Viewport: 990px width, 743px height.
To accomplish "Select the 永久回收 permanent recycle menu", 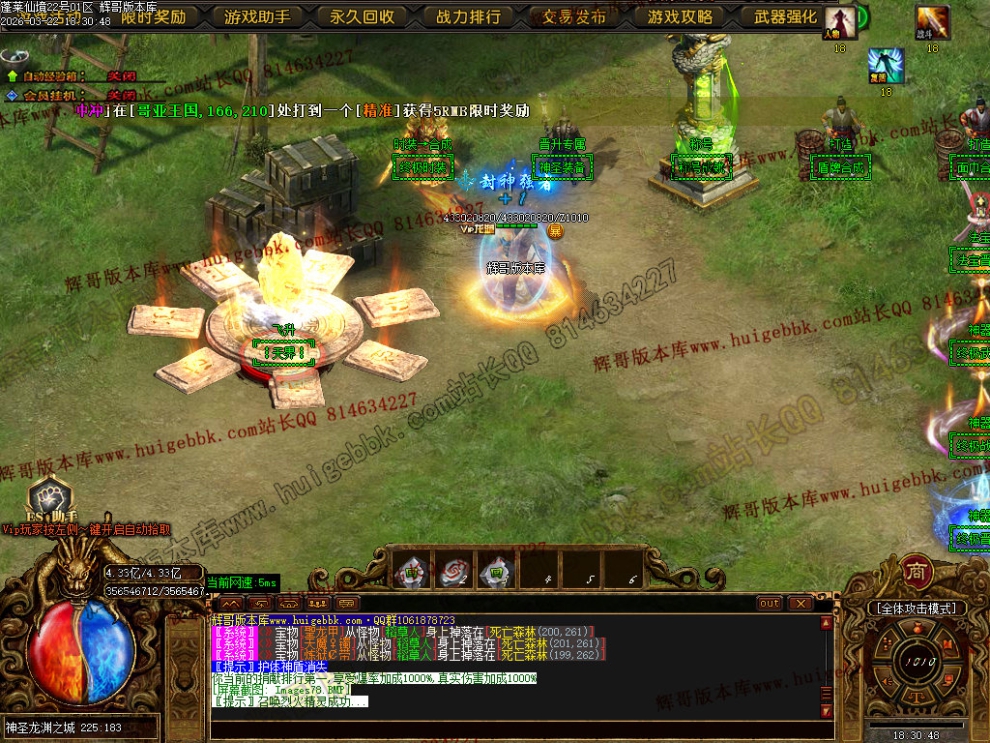I will click(x=362, y=16).
